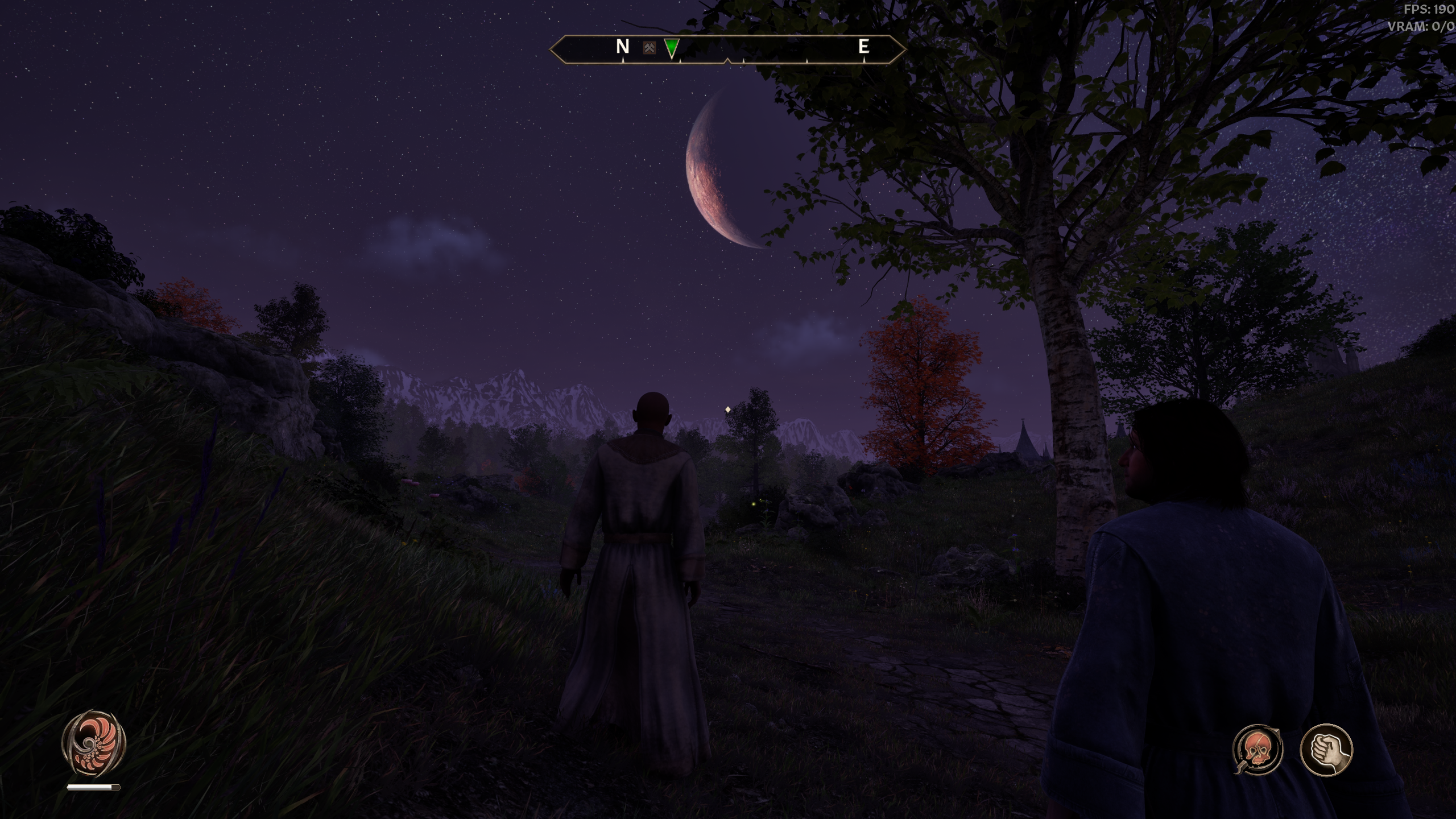Click the swirling spell icon
Viewport: 1456px width, 819px height.
pos(93,743)
